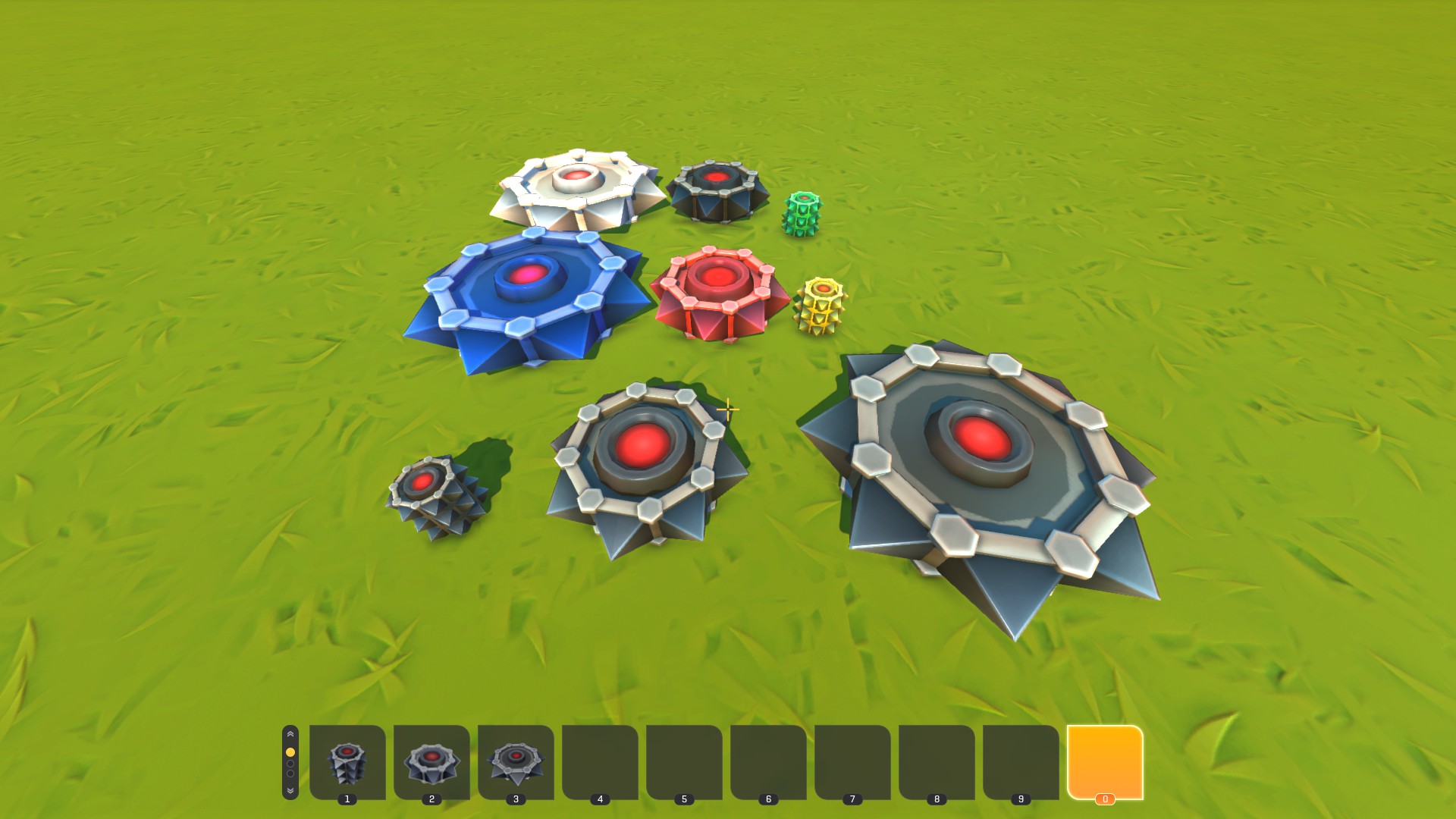
Task: Select the medium spiked saw in slot 2
Action: click(431, 761)
